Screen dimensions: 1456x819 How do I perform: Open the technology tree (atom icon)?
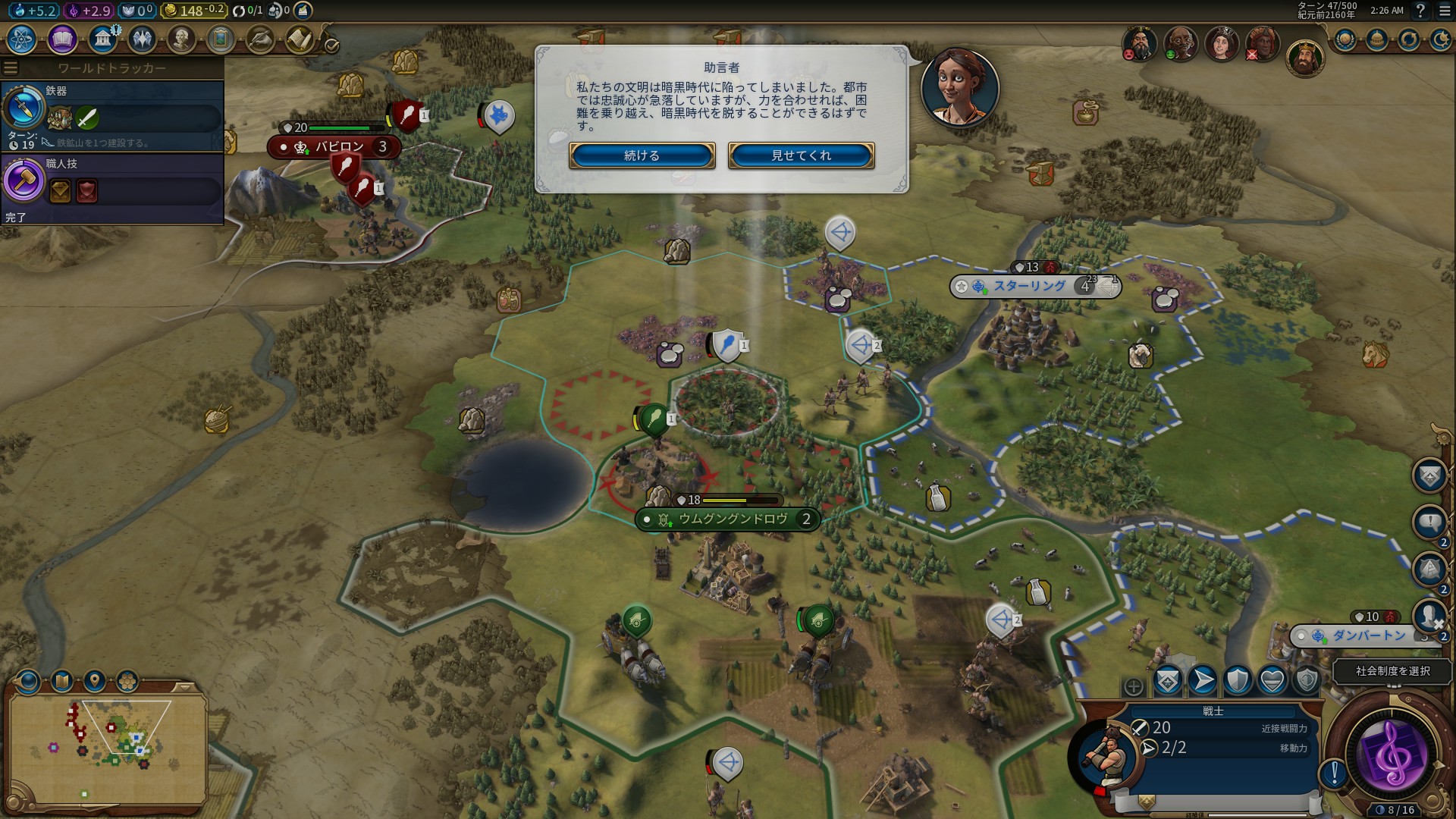tap(22, 39)
